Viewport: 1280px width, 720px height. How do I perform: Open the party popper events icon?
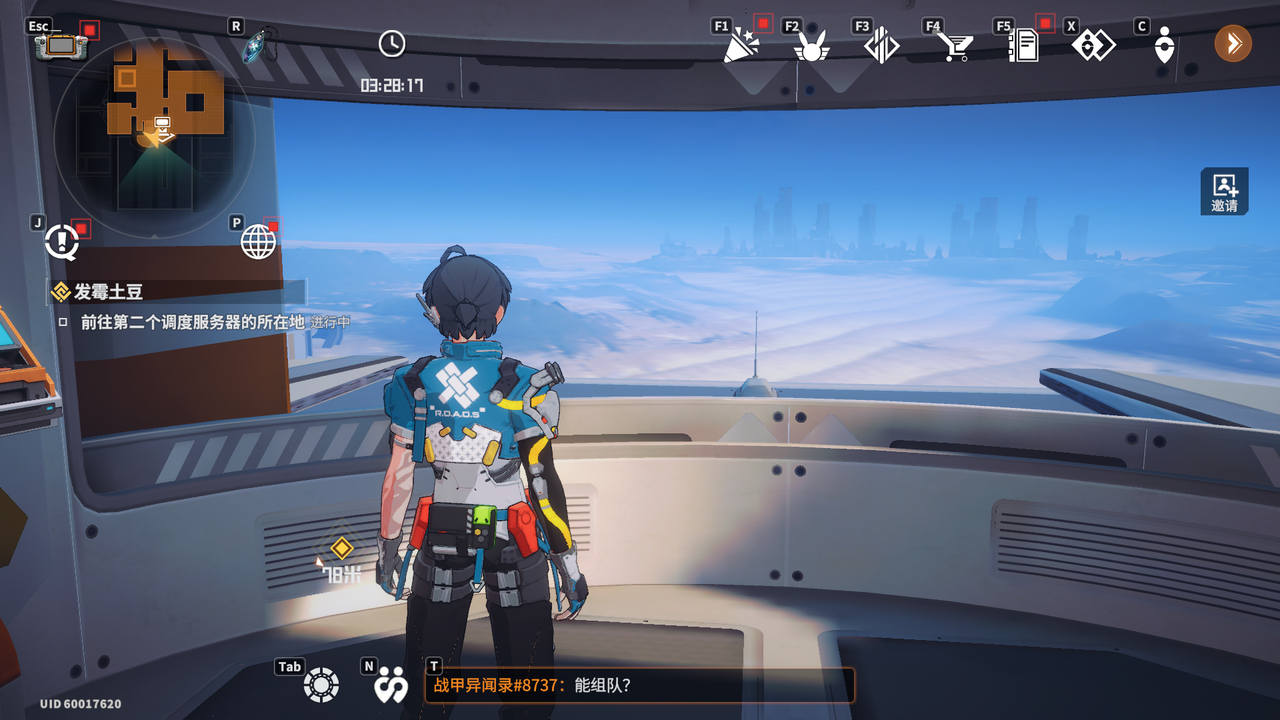pos(741,45)
